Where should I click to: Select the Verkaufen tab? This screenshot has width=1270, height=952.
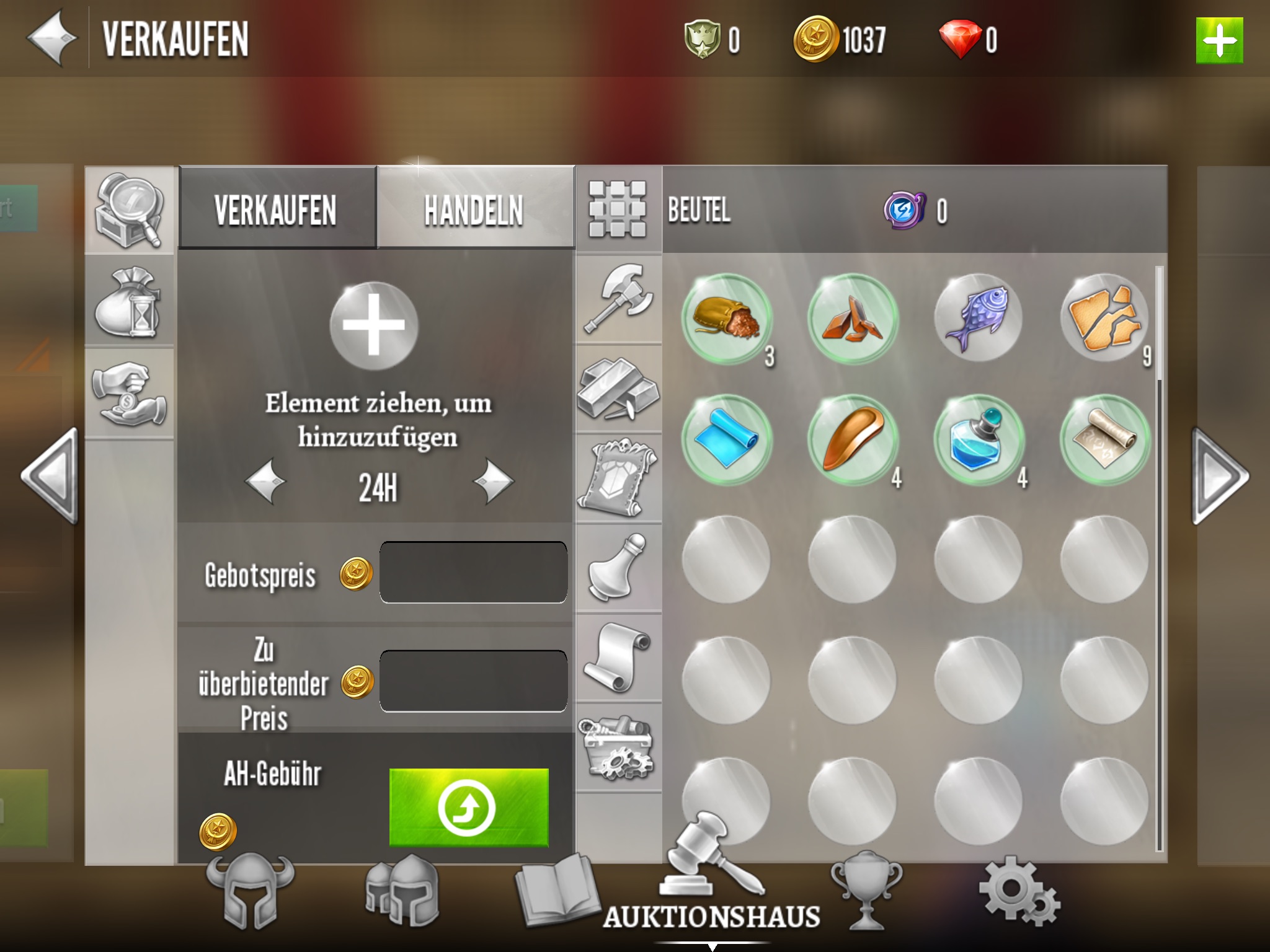(276, 209)
